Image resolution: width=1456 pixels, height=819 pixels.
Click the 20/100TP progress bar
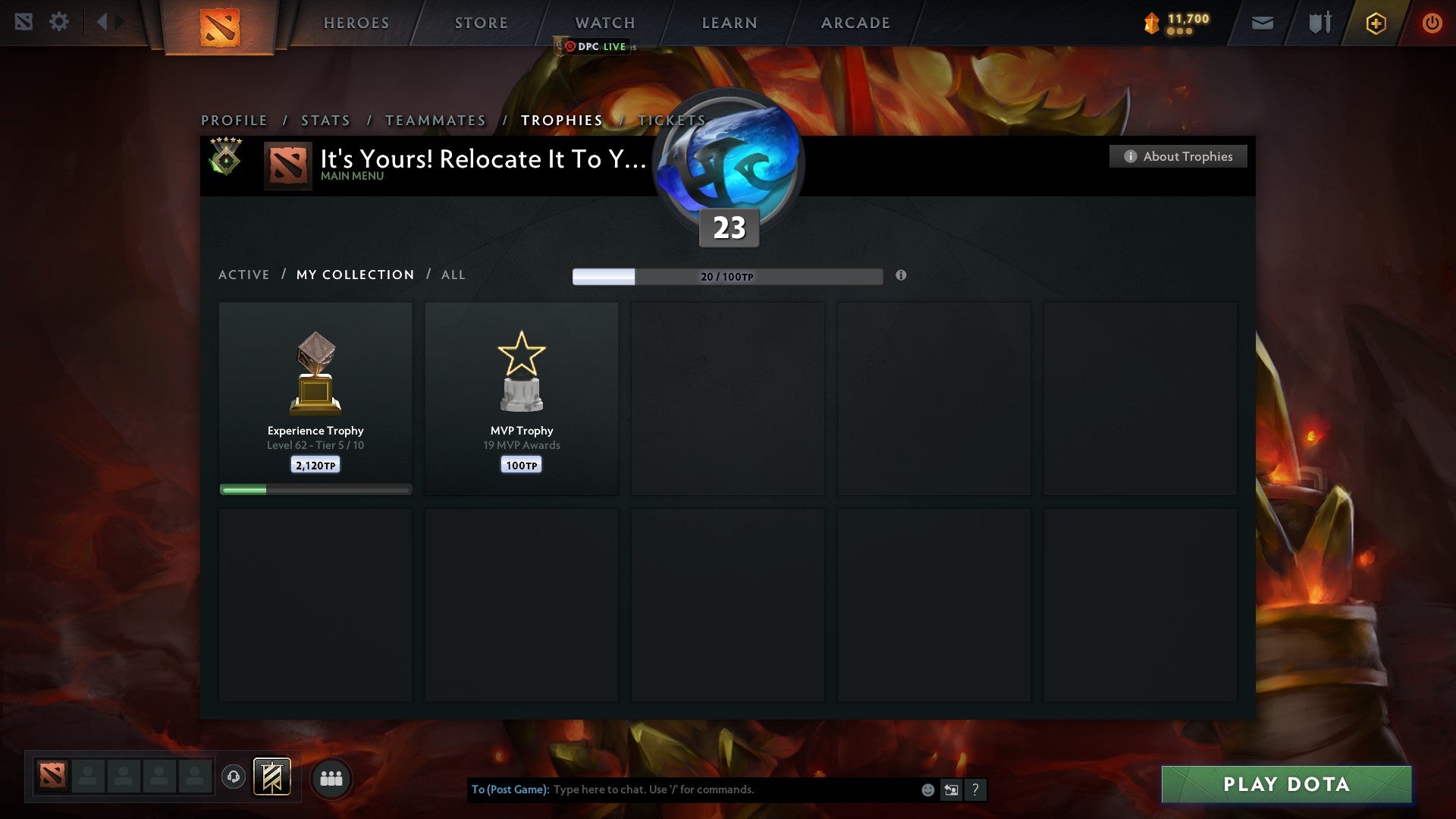coord(726,277)
